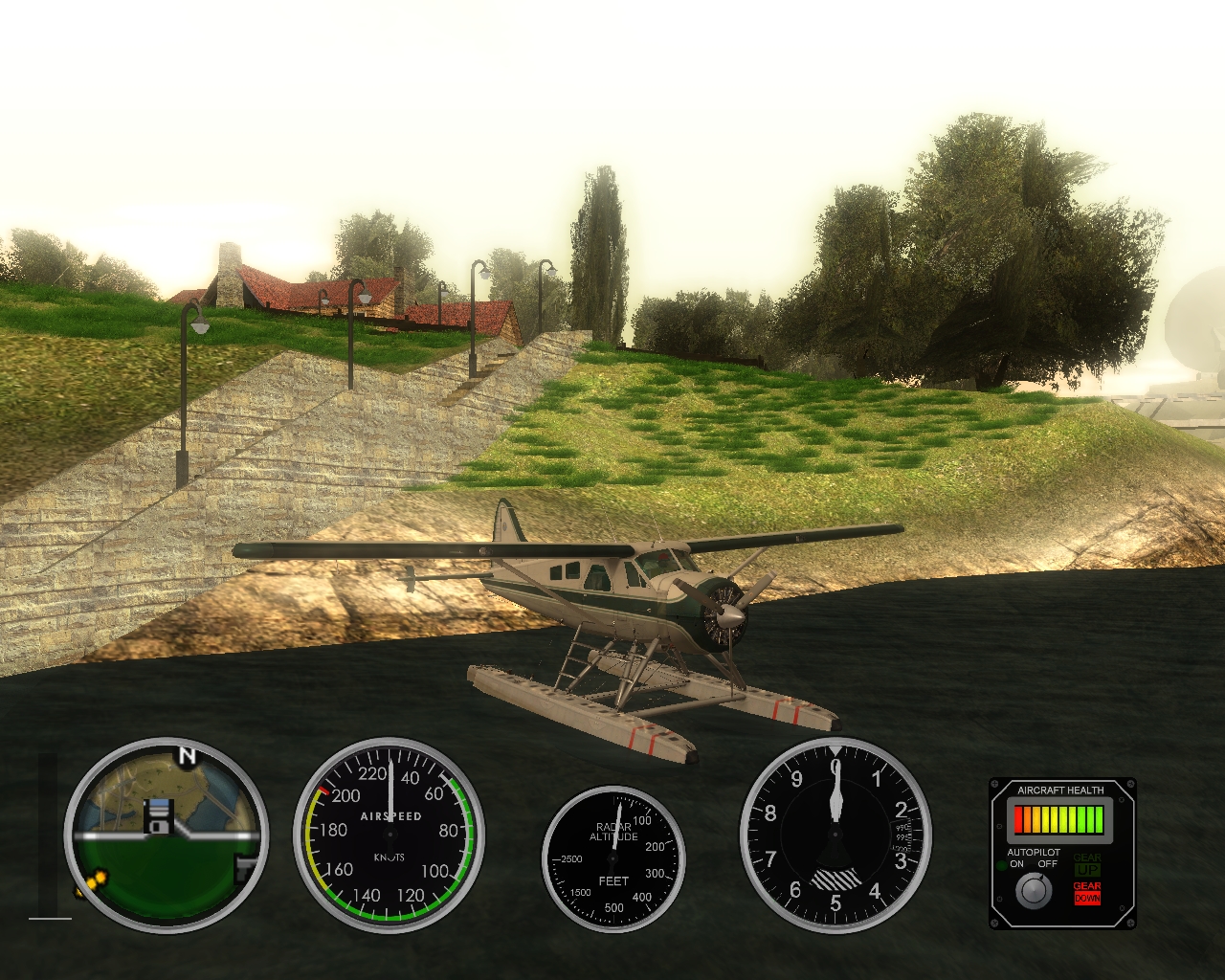Click the hangar icon at the minimap edge
The height and width of the screenshot is (980, 1225).
tap(244, 868)
